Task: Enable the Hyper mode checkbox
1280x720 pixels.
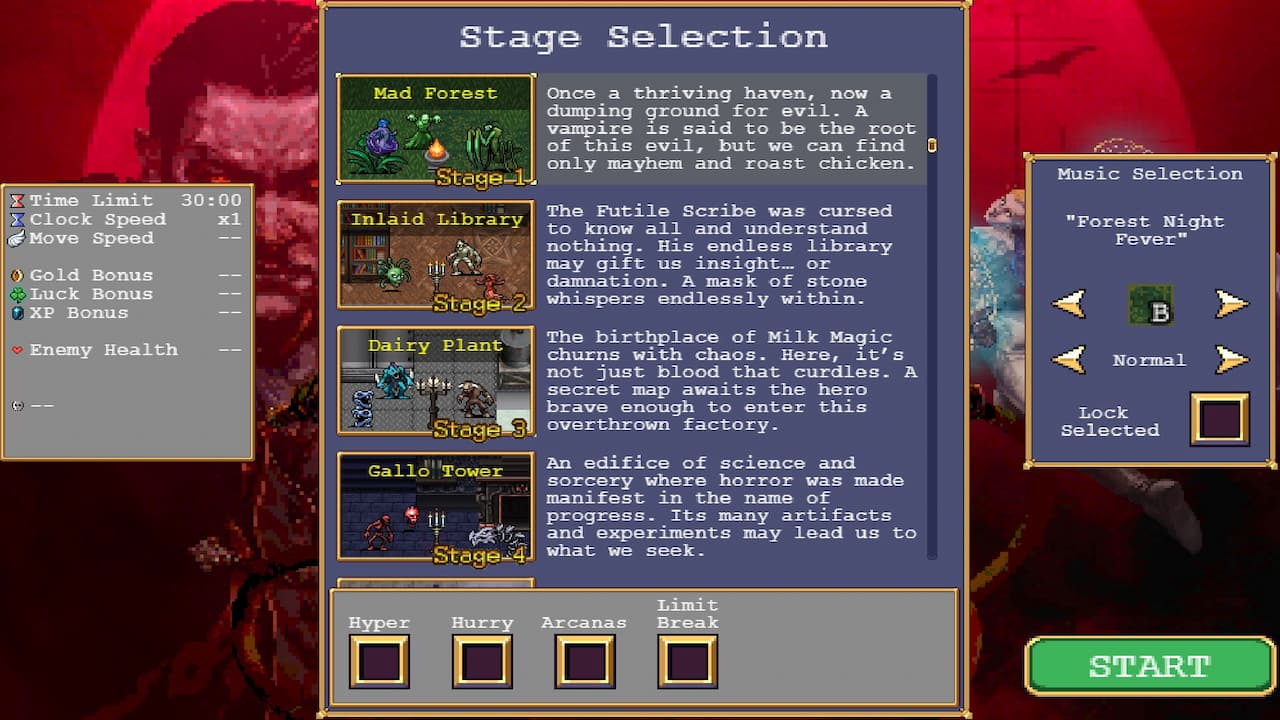Action: click(x=379, y=661)
